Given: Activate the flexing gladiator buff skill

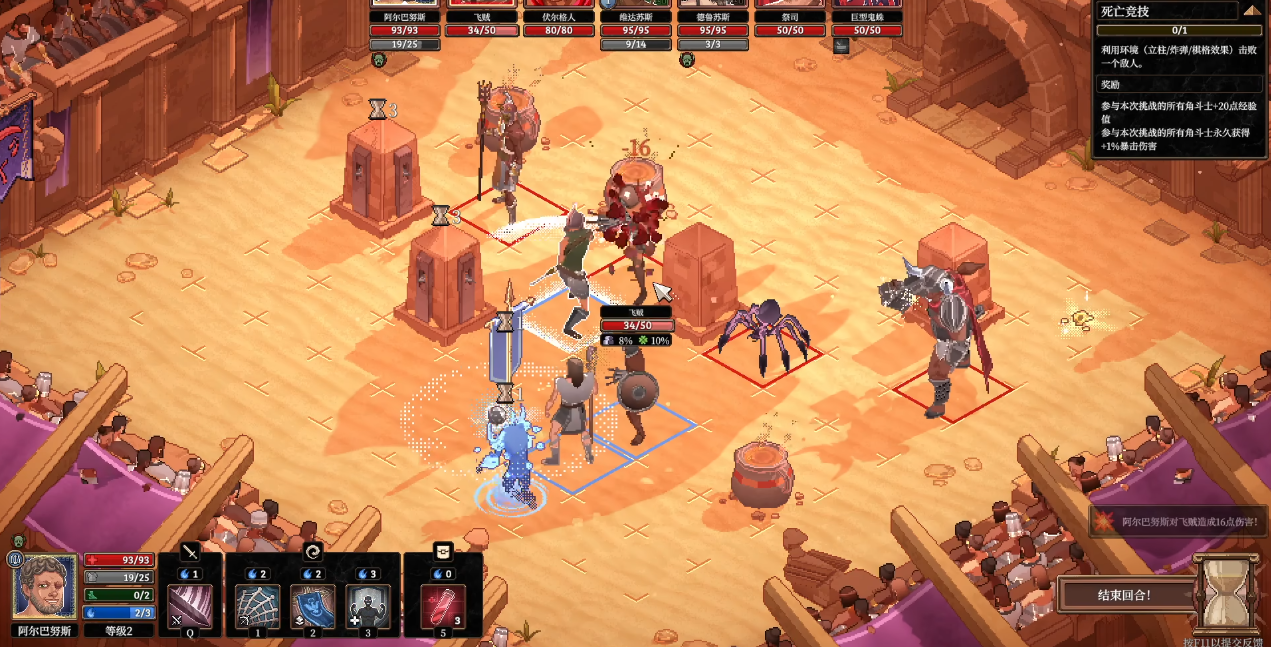Looking at the screenshot, I should 367,606.
